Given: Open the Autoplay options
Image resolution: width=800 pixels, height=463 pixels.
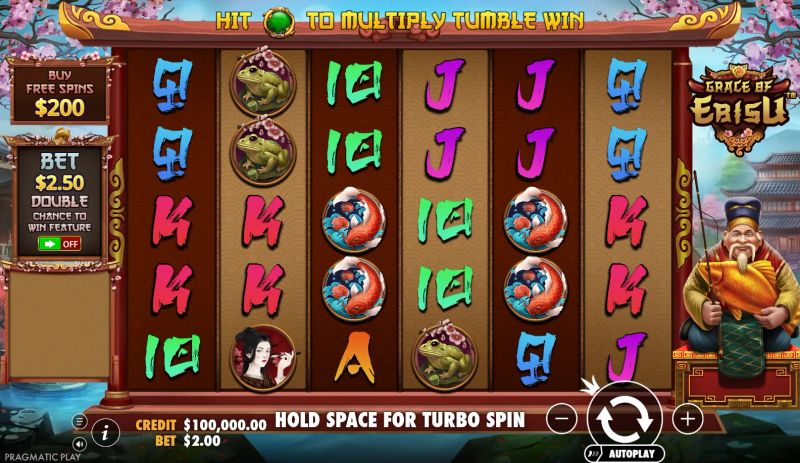Looking at the screenshot, I should (625, 453).
